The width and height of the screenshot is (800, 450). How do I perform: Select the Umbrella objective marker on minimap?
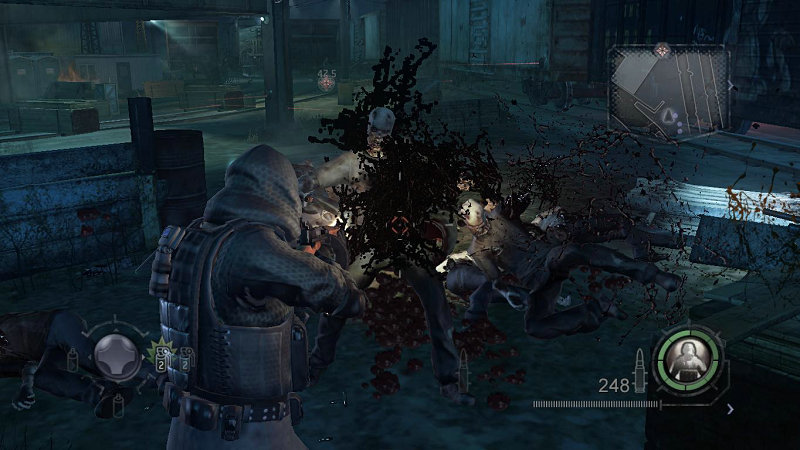click(662, 48)
